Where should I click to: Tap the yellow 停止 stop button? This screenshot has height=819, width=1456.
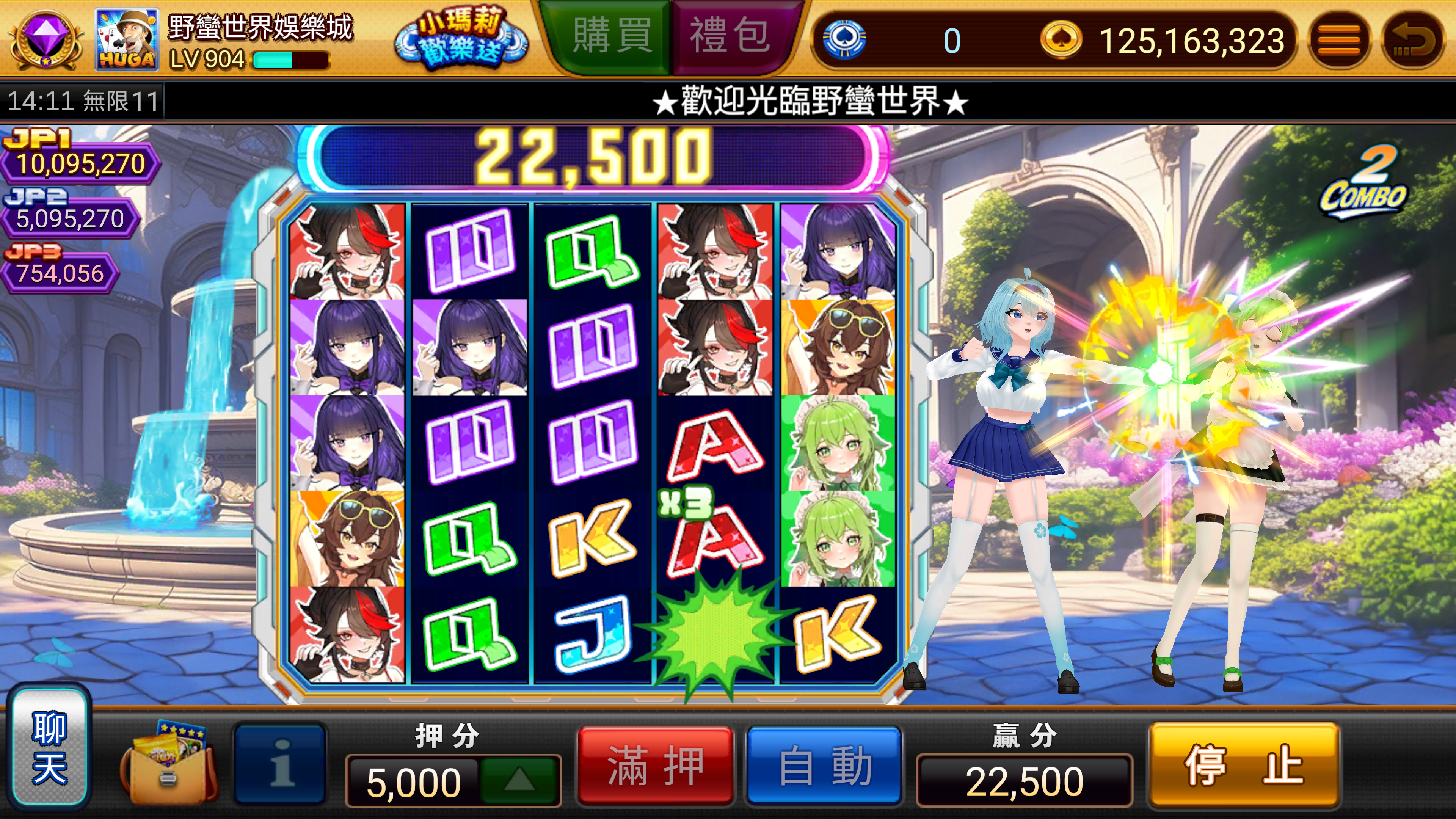(x=1244, y=765)
